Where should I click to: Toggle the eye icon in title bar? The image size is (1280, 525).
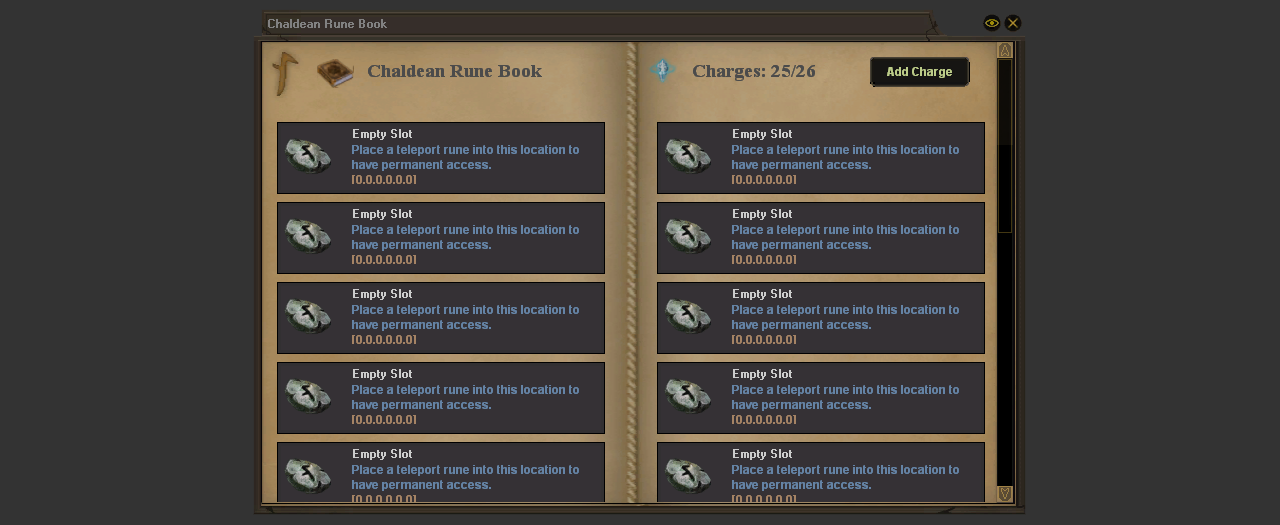coord(991,23)
